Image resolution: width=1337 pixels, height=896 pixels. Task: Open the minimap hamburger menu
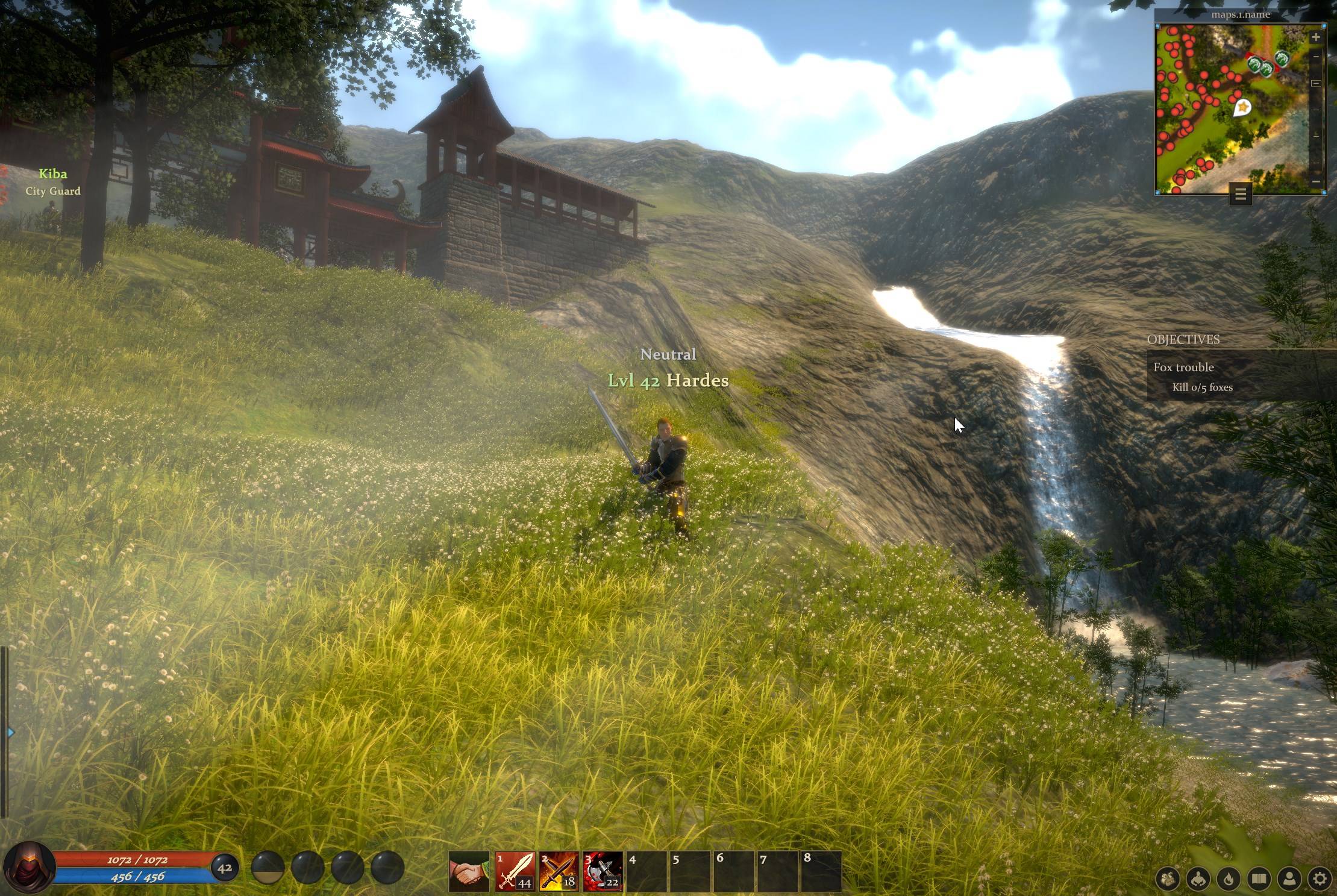pyautogui.click(x=1241, y=194)
